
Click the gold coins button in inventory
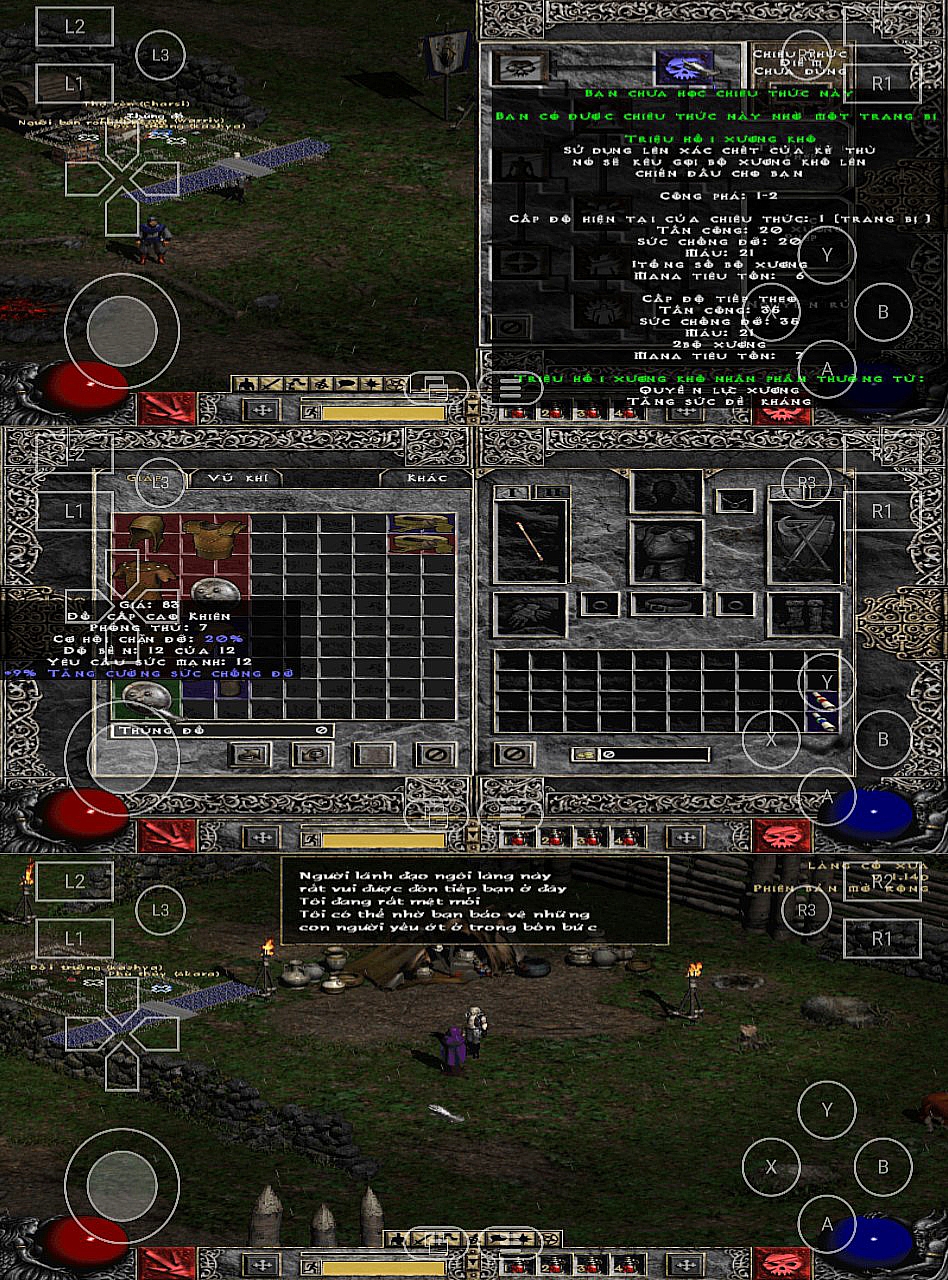[583, 754]
